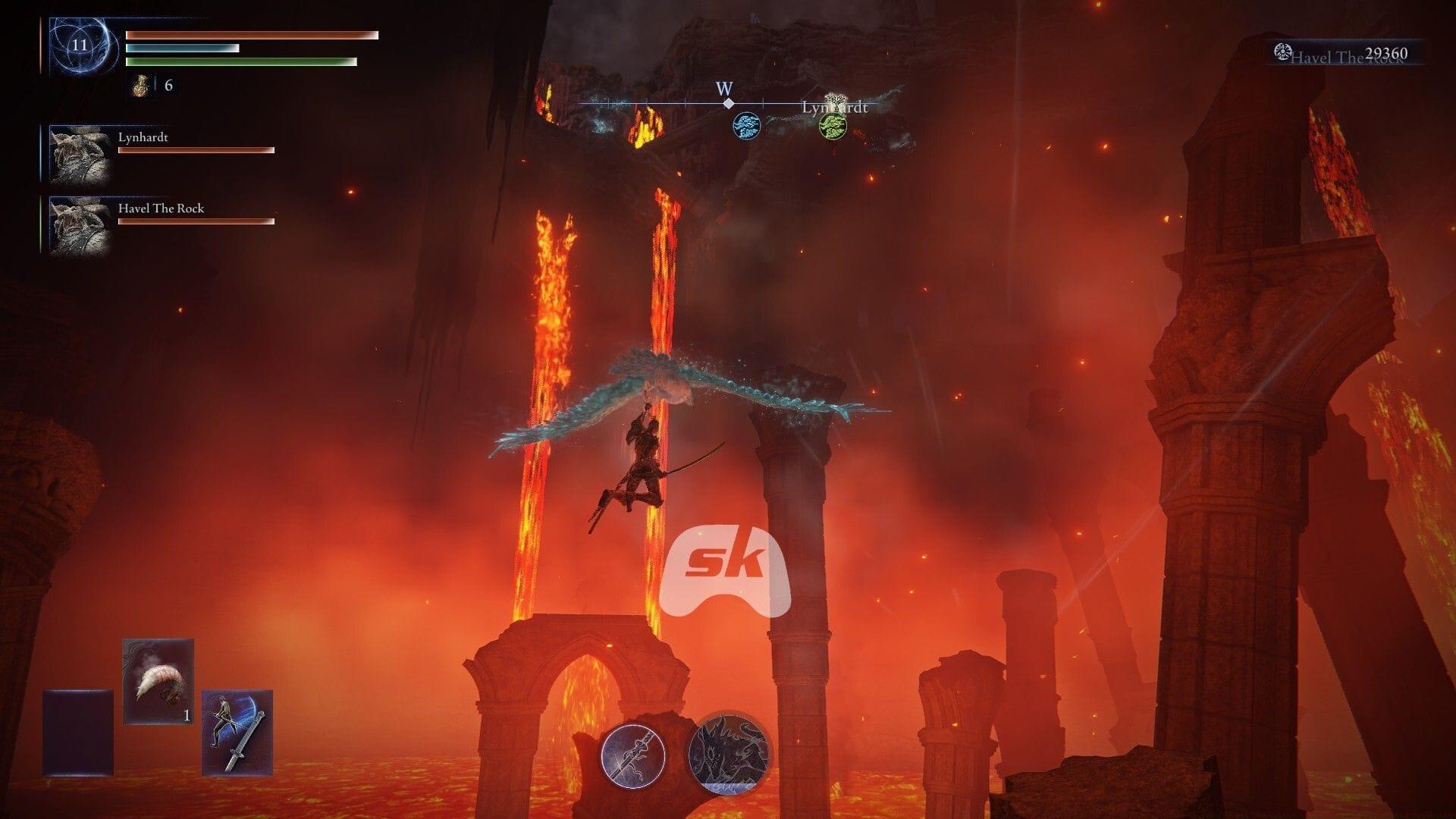The height and width of the screenshot is (819, 1456).
Task: Click the flask icon beside the count 6
Action: (x=140, y=86)
